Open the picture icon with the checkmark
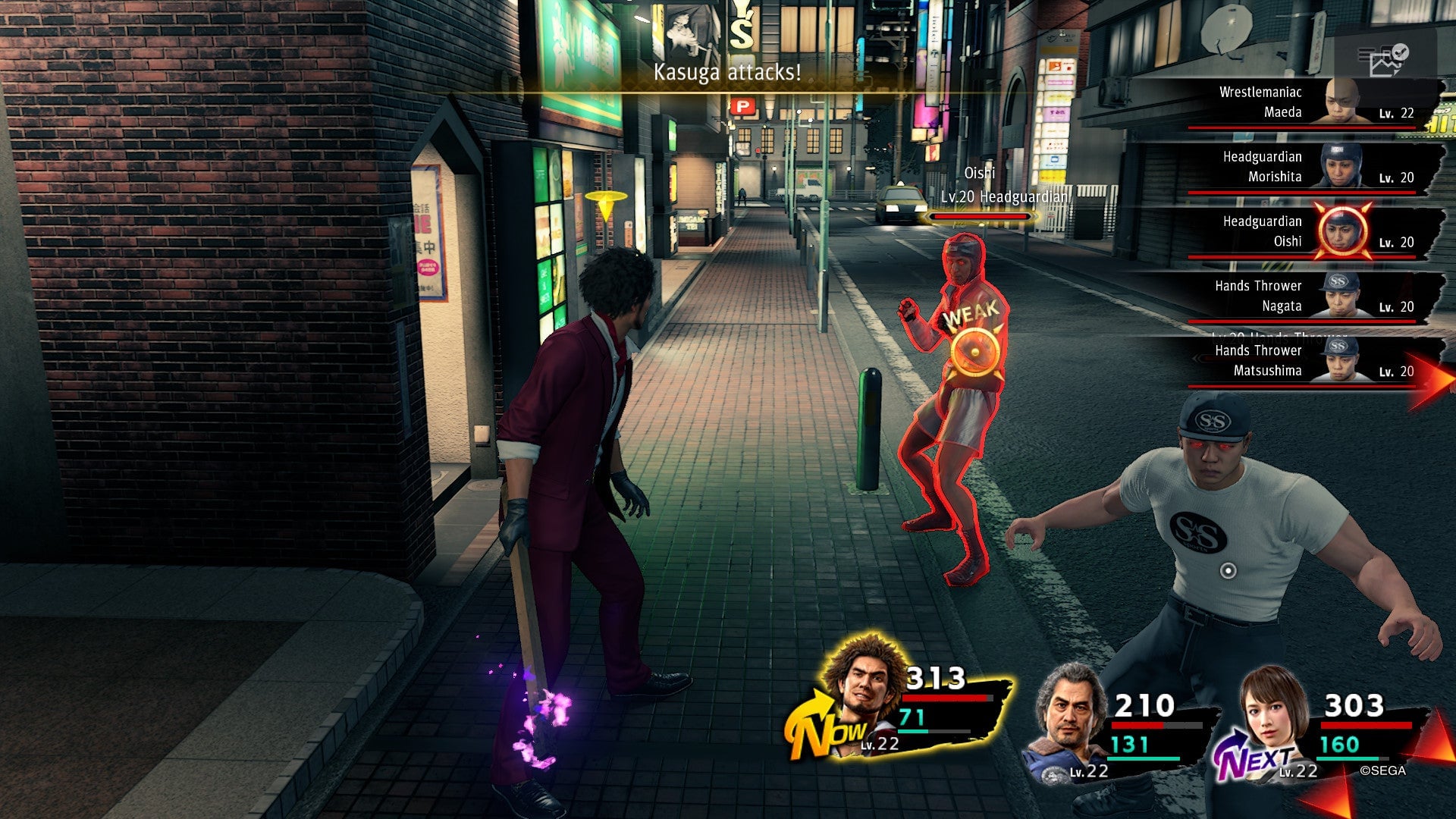The image size is (1456, 819). 1388,61
